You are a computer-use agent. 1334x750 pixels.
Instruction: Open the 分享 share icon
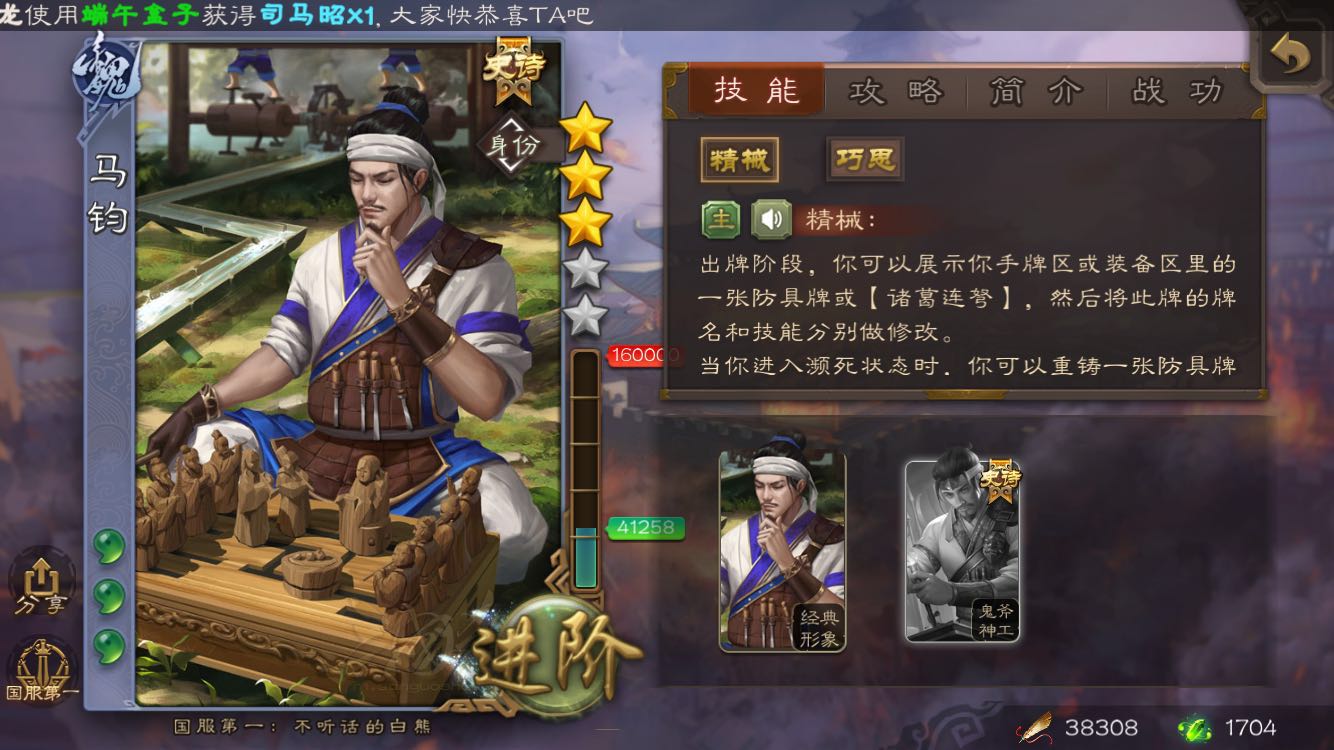(x=40, y=592)
